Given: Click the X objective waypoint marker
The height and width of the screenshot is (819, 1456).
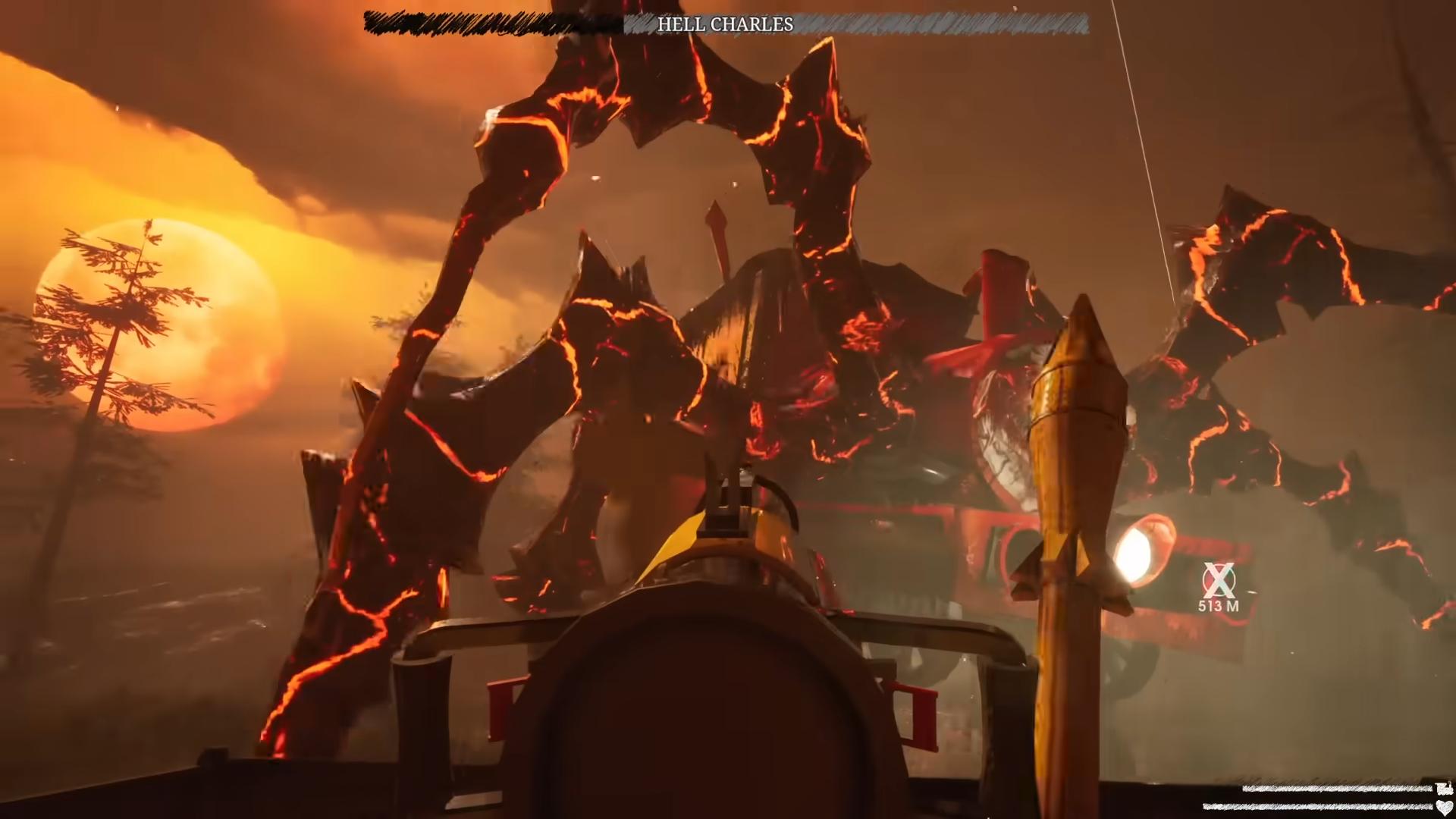Looking at the screenshot, I should click(x=1219, y=581).
